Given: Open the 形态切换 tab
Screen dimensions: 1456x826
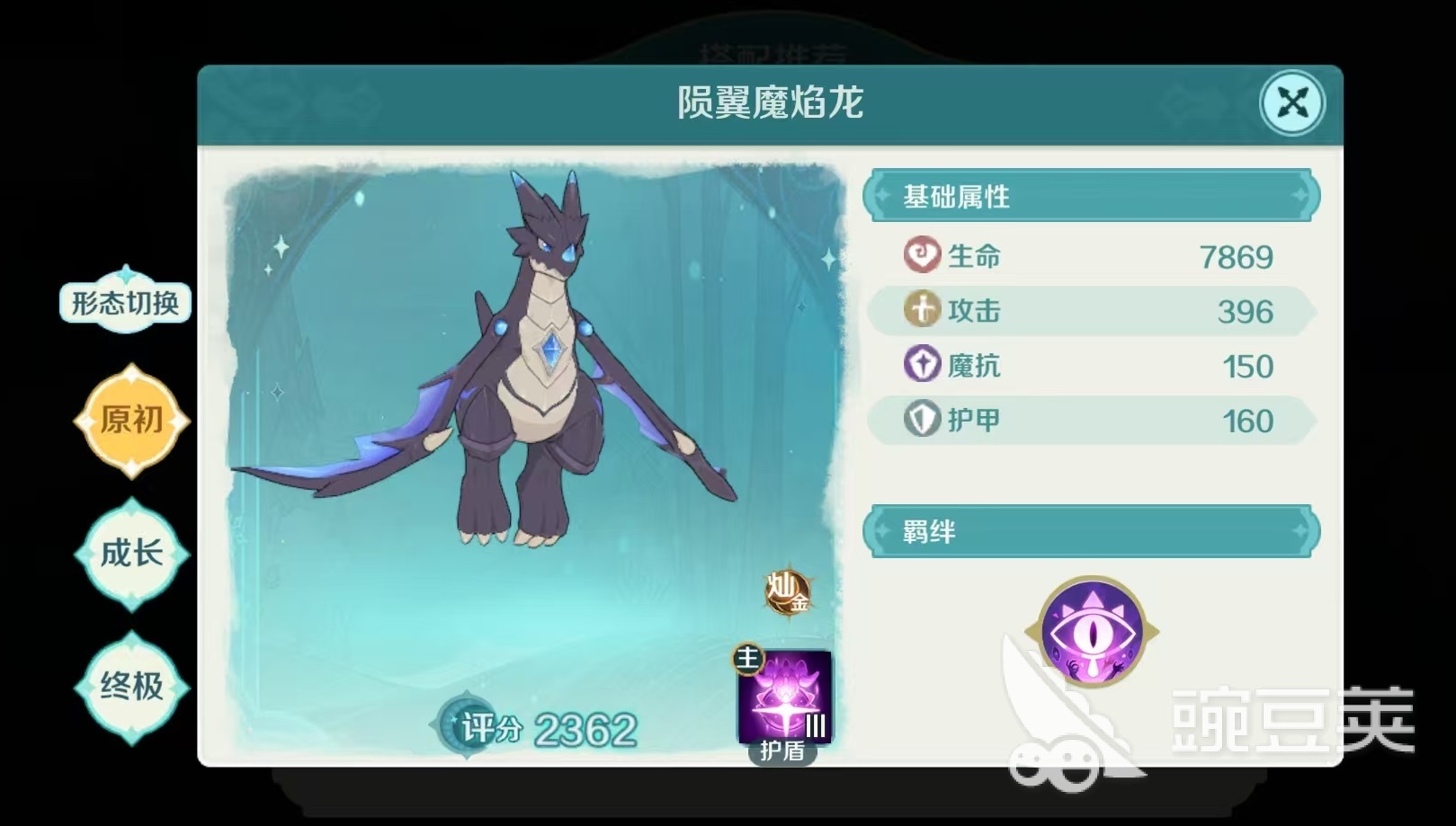Looking at the screenshot, I should tap(125, 304).
